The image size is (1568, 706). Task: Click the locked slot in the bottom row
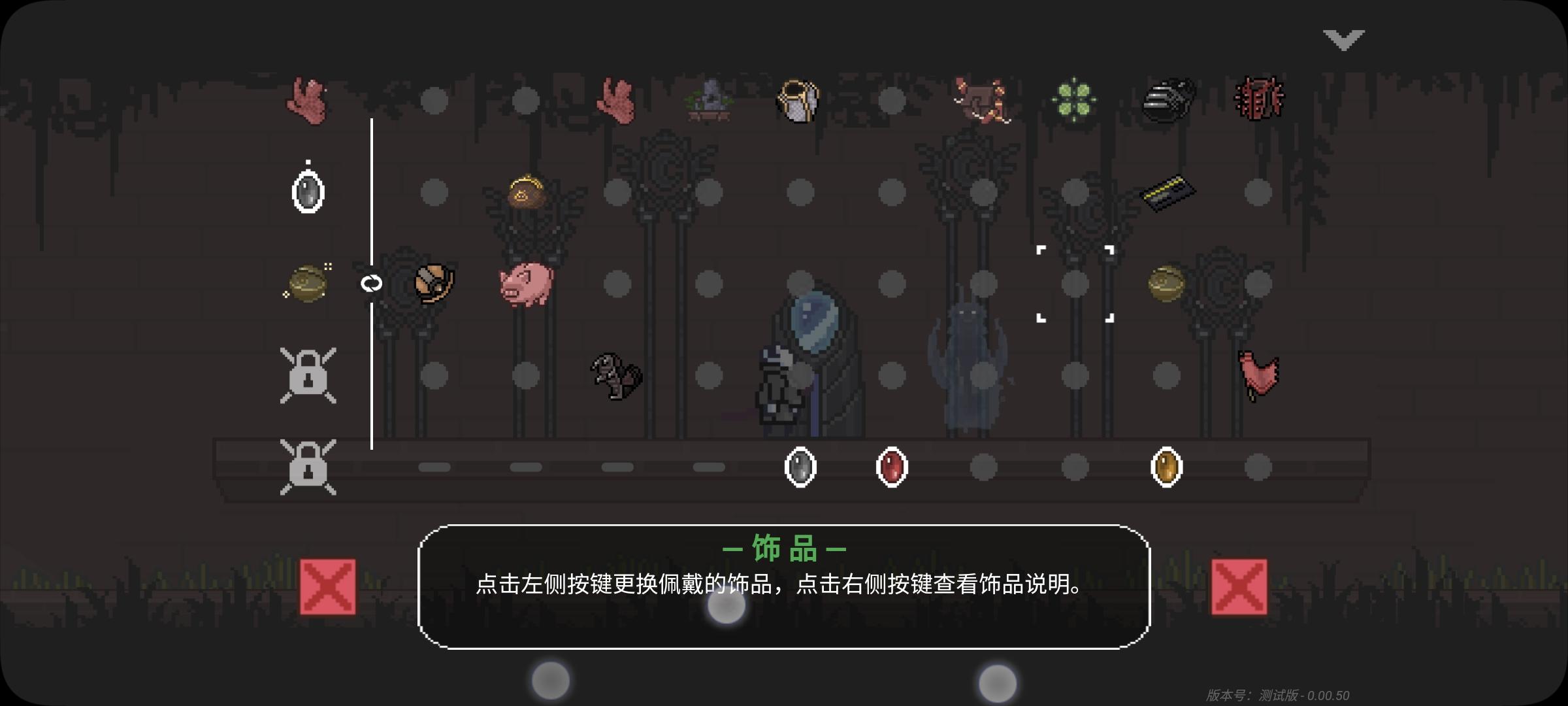[x=310, y=467]
